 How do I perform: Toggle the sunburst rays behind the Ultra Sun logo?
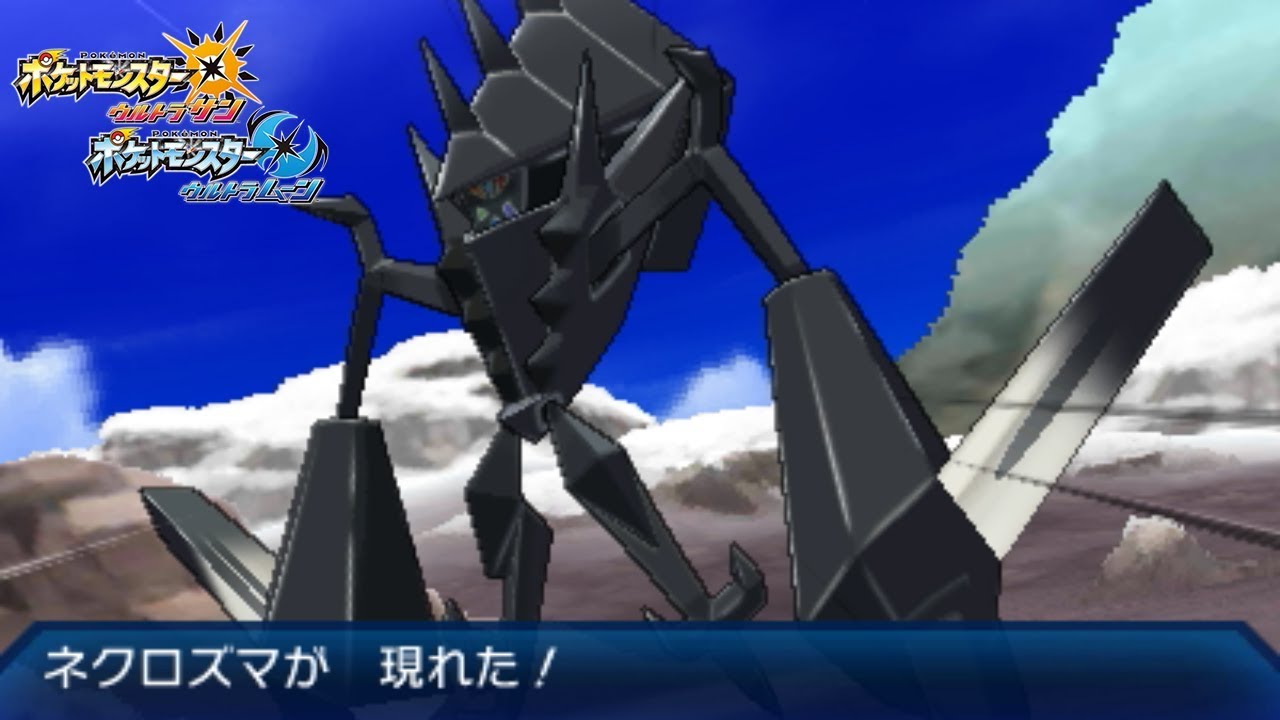pos(232,42)
